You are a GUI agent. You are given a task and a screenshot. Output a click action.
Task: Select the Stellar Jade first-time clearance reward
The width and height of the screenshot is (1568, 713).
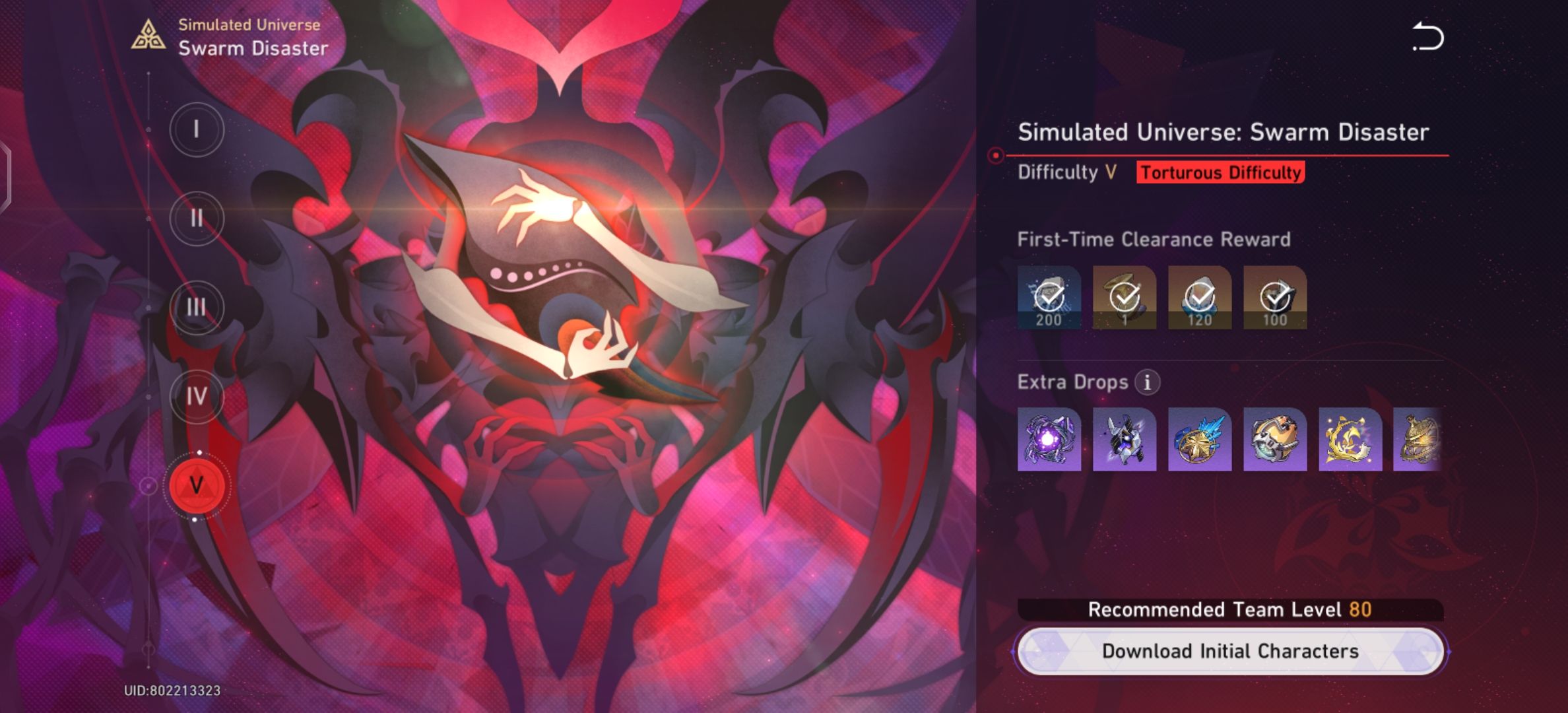coord(1048,298)
